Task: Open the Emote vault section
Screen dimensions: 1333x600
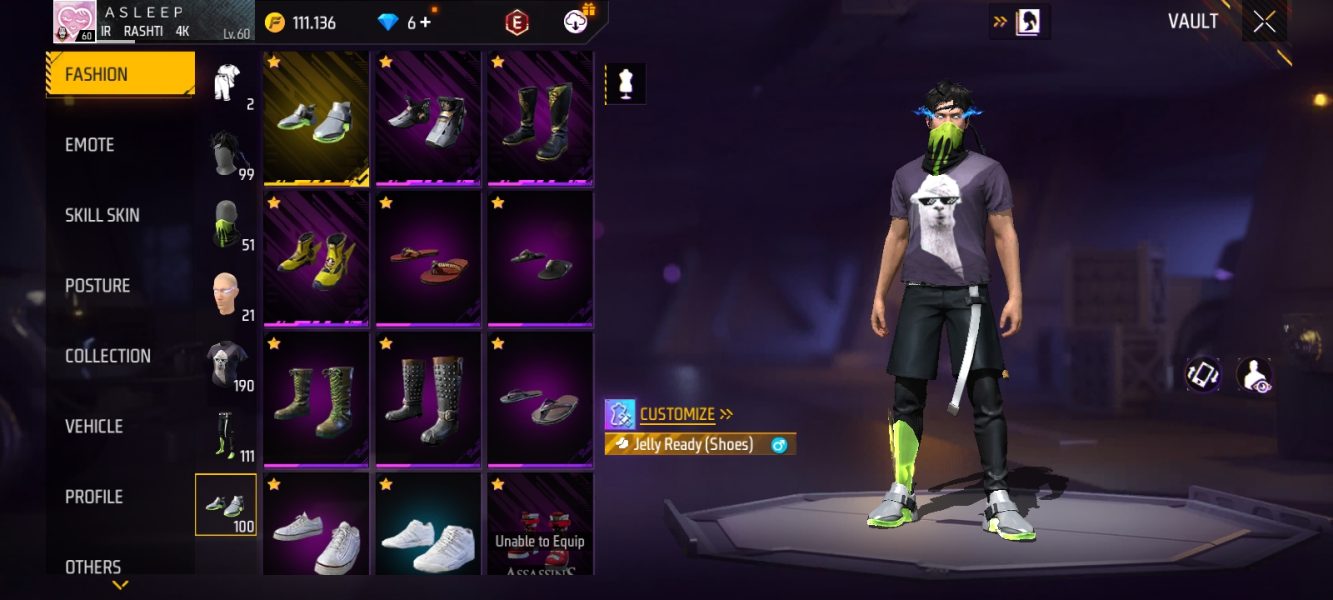Action: [x=90, y=145]
